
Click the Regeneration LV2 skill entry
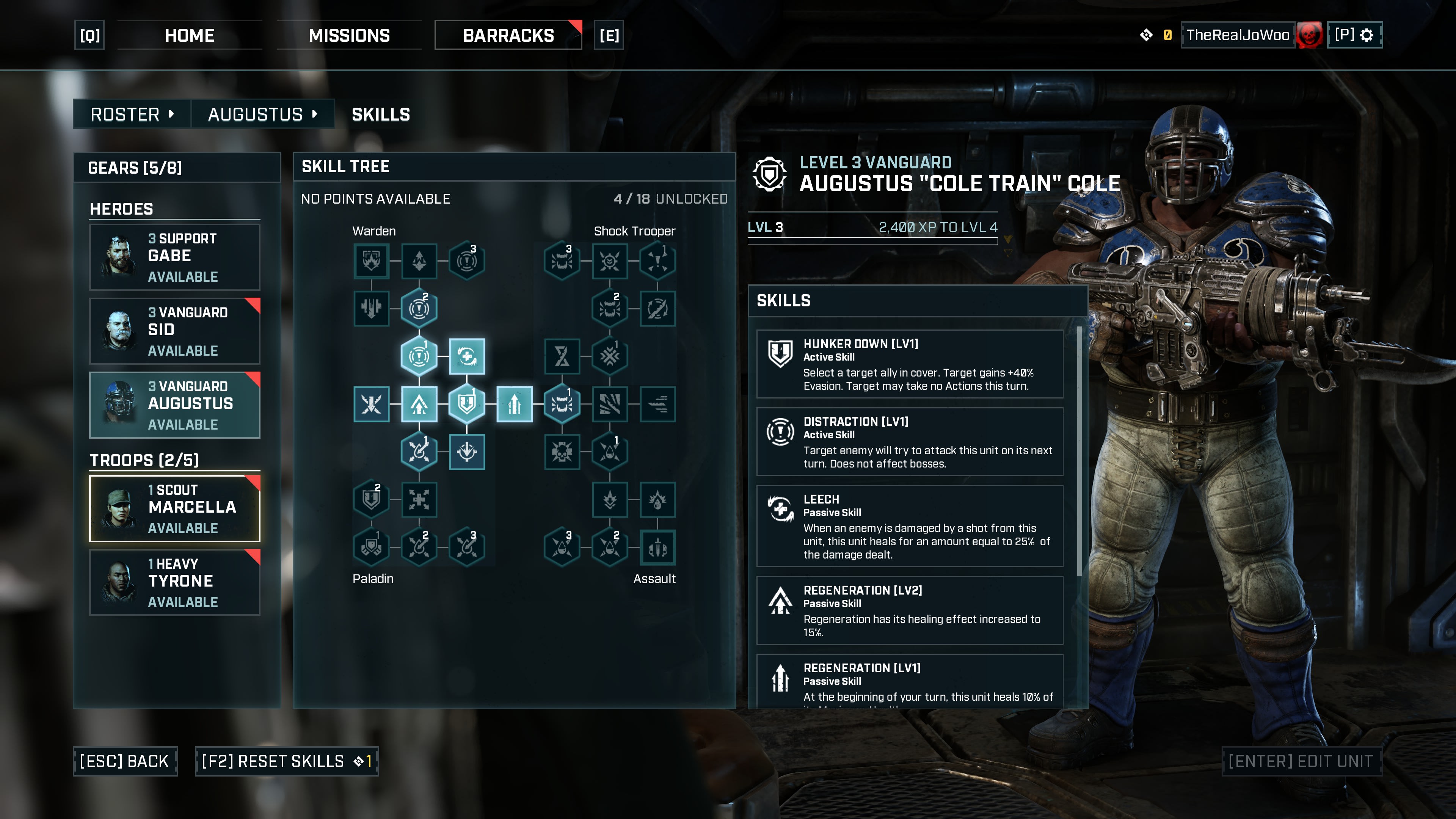(910, 610)
